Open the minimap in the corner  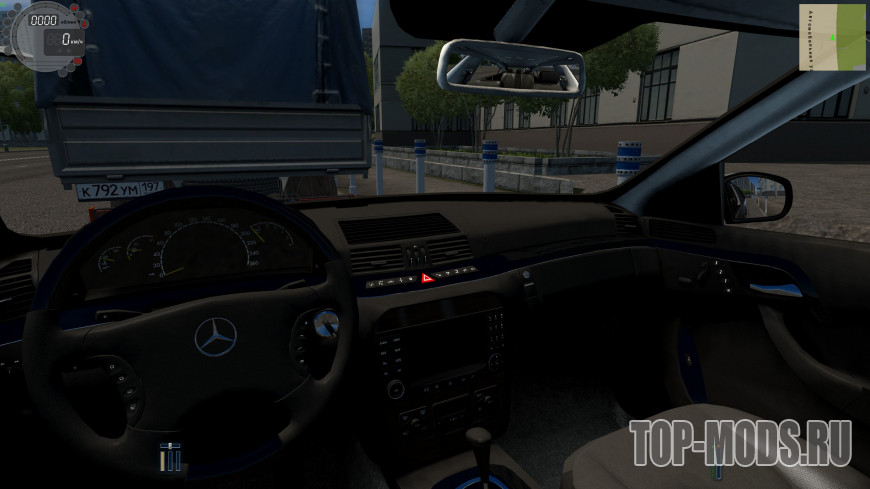832,37
